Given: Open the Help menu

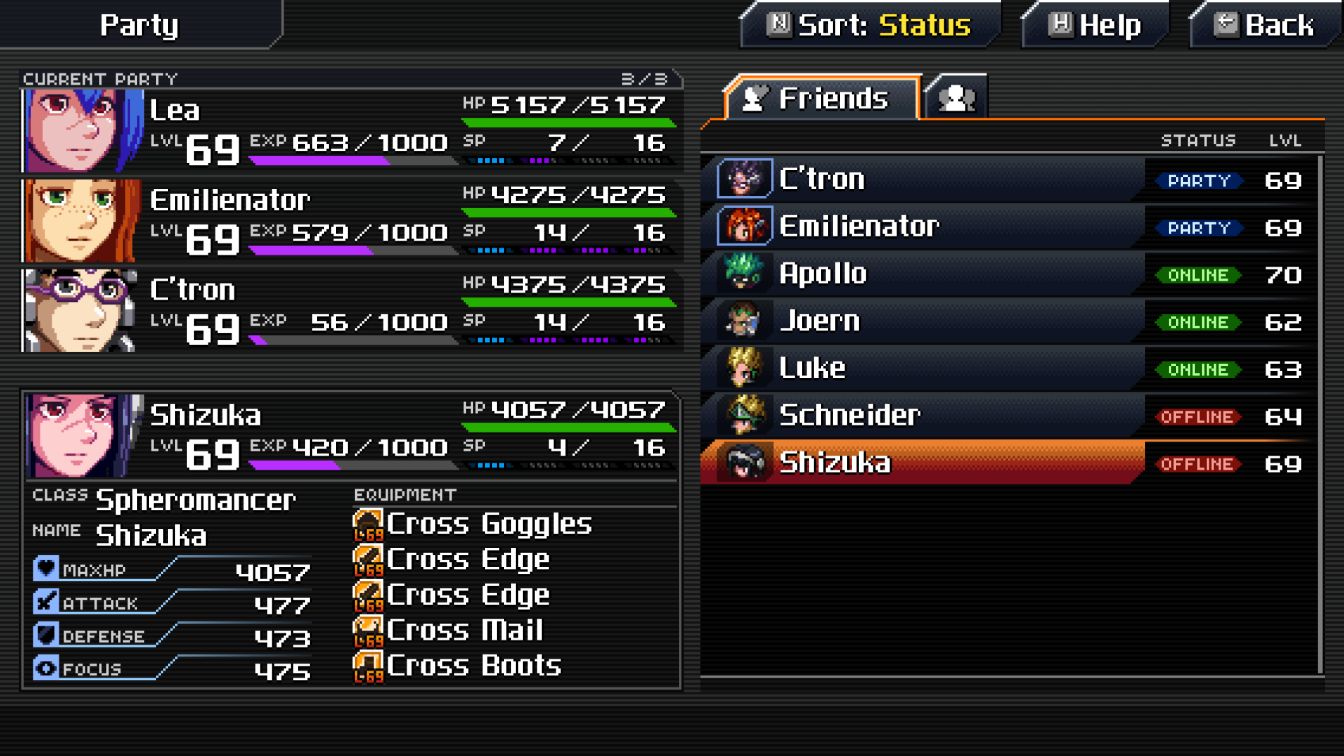Looking at the screenshot, I should point(1094,25).
